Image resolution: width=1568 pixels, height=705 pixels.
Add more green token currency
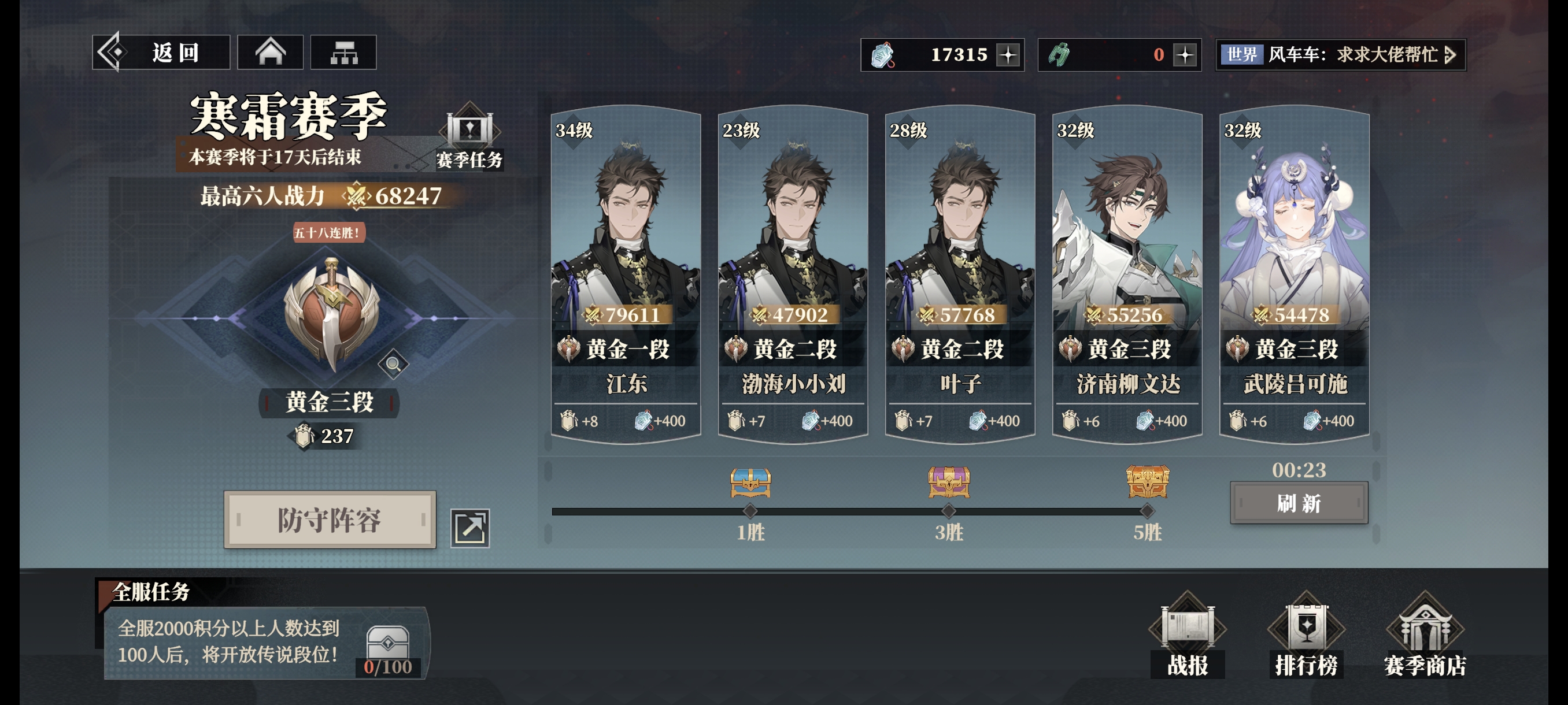point(1185,55)
